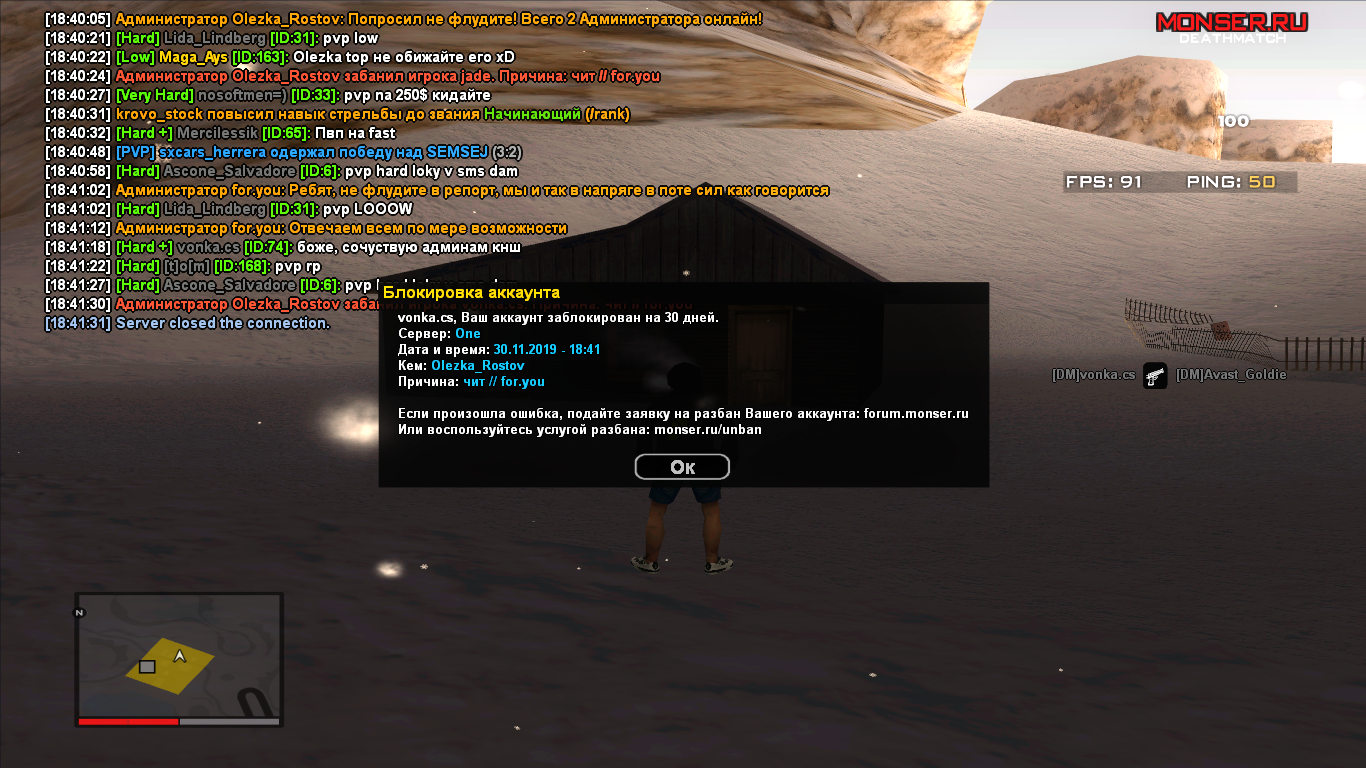The image size is (1366, 768).
Task: Click the Desert Eagle weapon icon beside Avast_Goldie
Action: click(1157, 377)
